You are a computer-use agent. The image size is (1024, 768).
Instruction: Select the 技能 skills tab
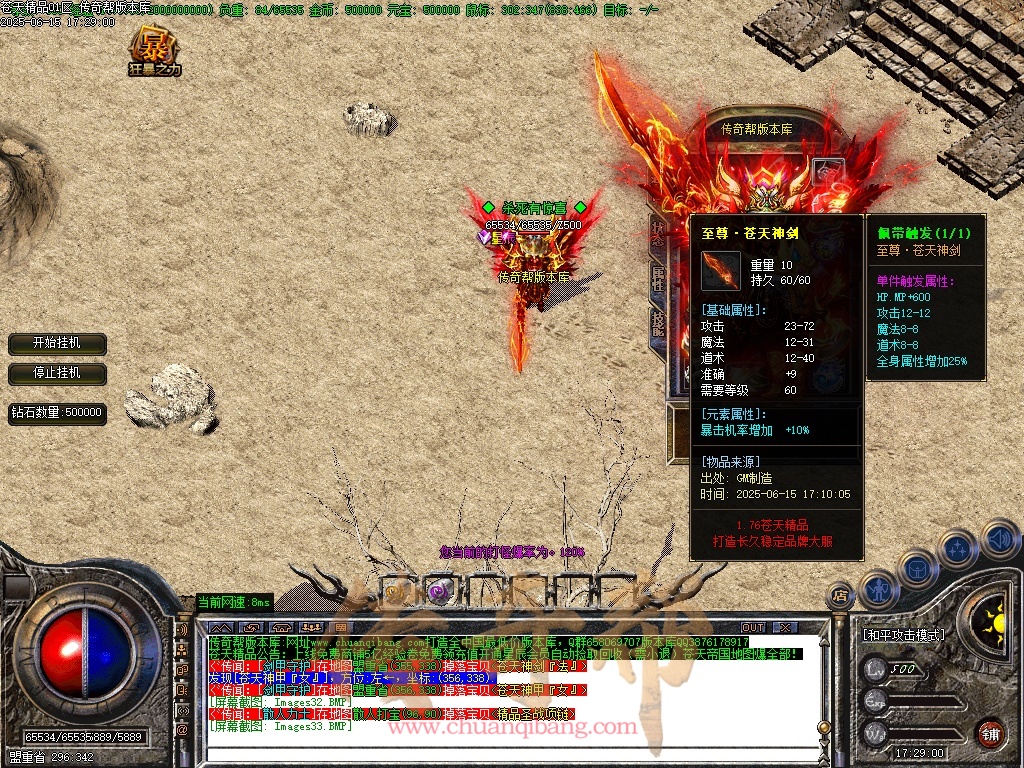click(658, 325)
